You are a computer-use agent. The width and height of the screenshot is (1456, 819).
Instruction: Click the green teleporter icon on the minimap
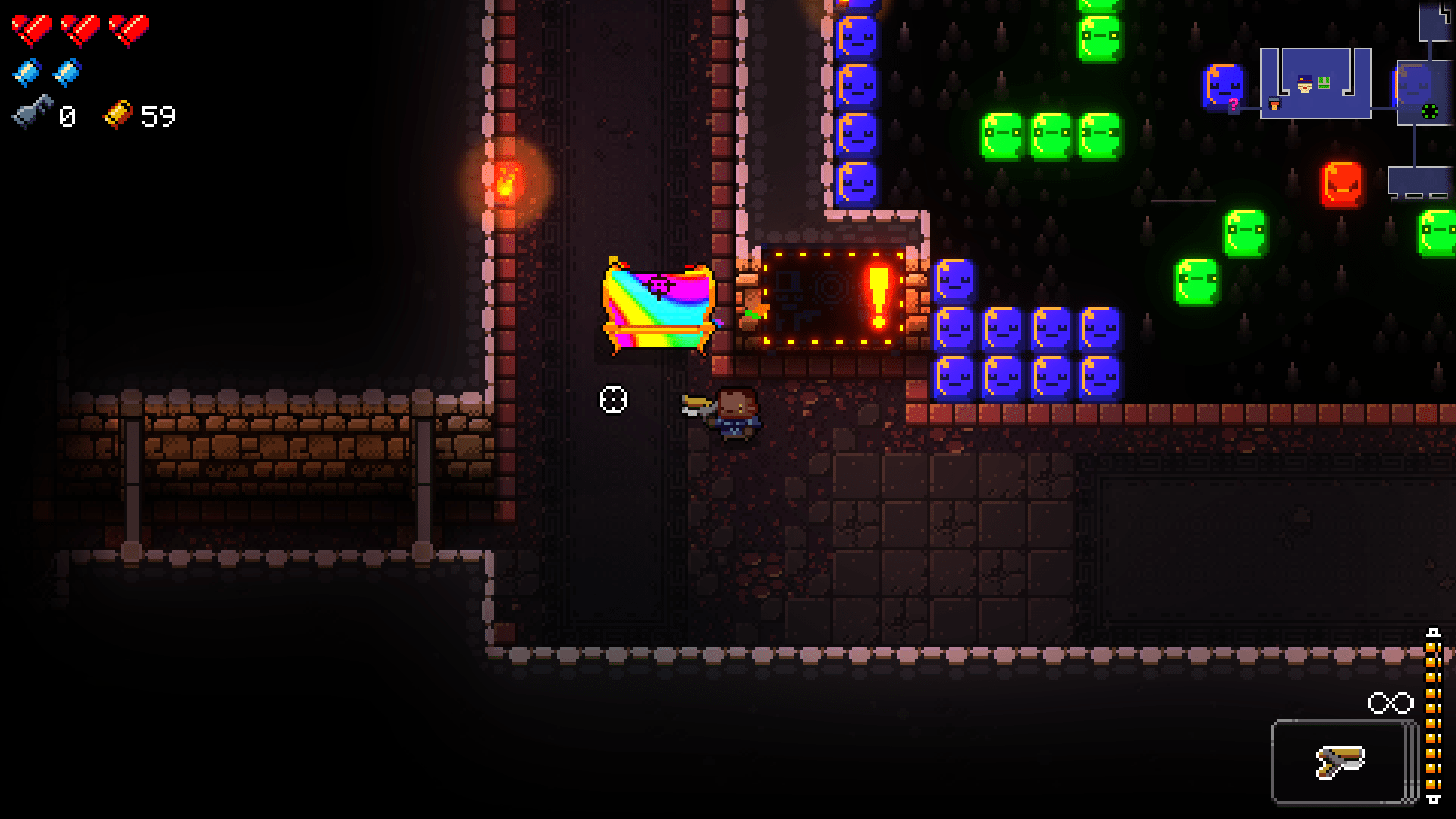point(1429,111)
